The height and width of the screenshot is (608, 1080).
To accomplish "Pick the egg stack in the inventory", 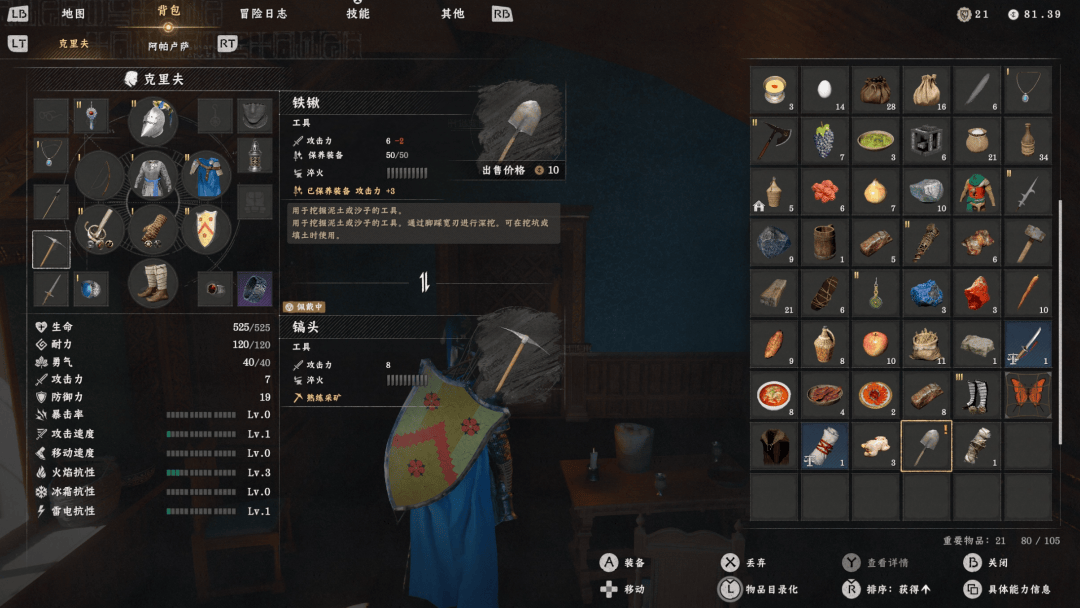I will [x=825, y=90].
